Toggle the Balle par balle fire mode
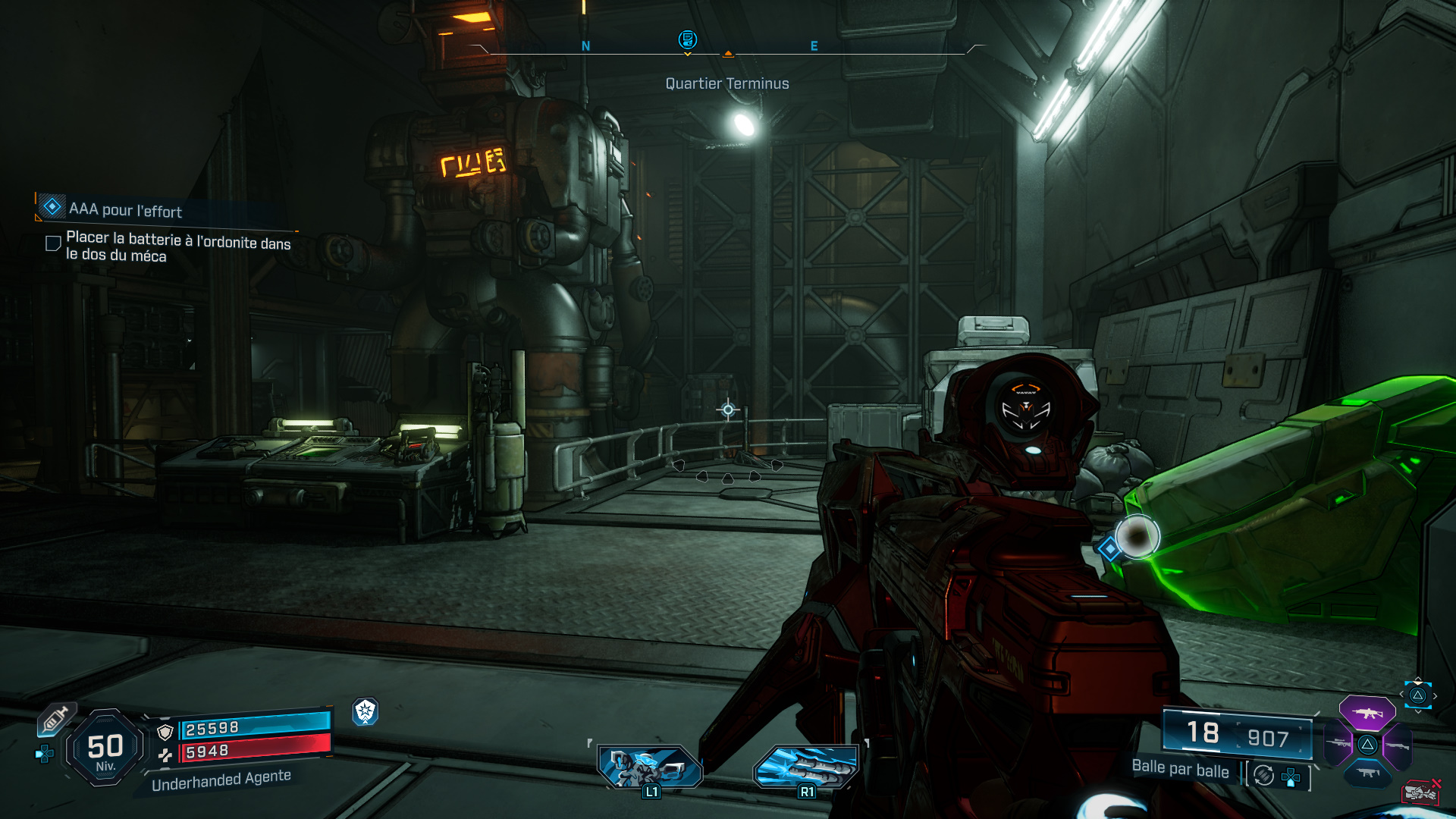This screenshot has width=1456, height=819. click(x=1263, y=775)
